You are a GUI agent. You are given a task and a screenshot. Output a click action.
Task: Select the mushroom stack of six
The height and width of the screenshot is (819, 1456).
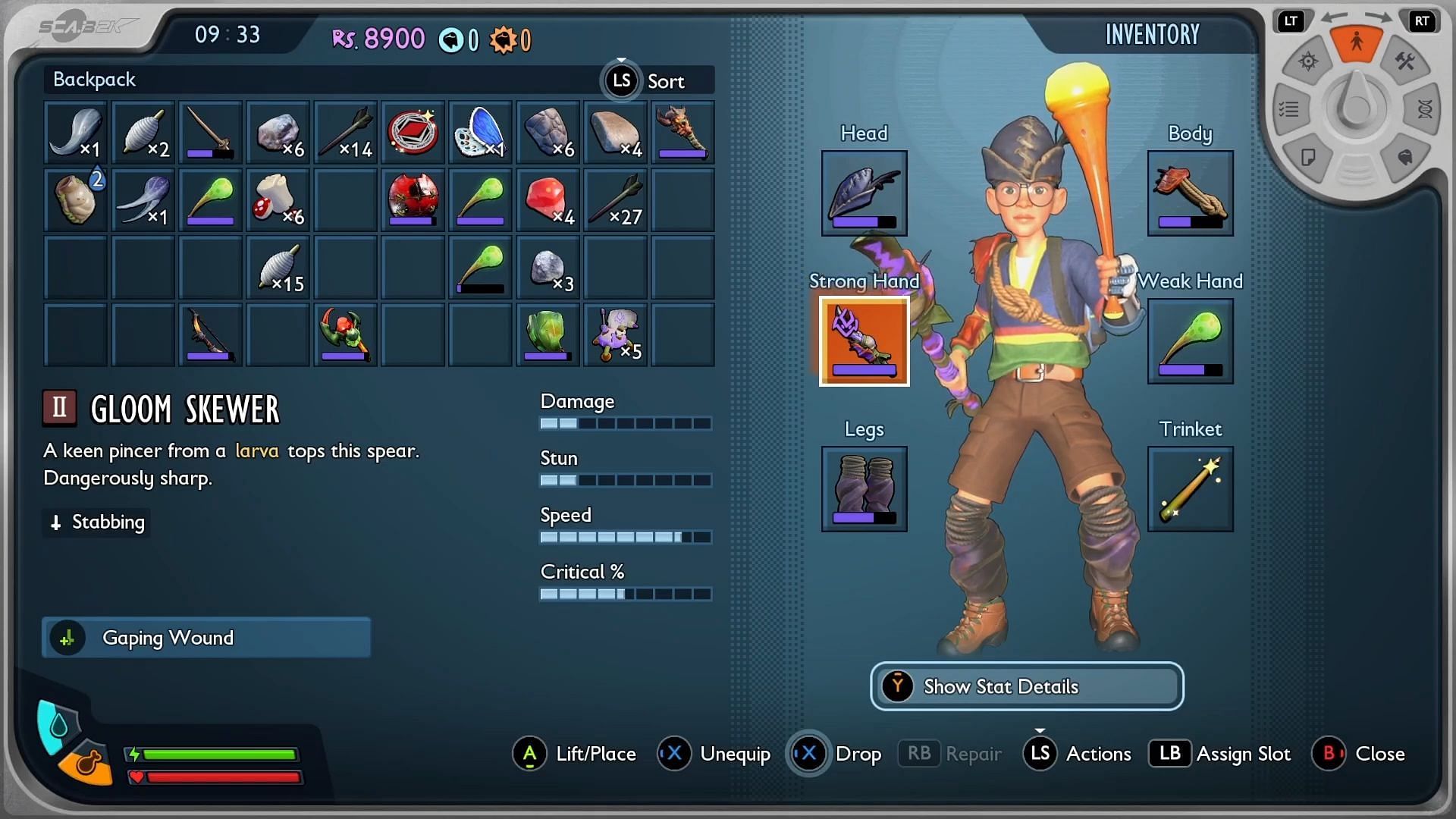pos(278,199)
